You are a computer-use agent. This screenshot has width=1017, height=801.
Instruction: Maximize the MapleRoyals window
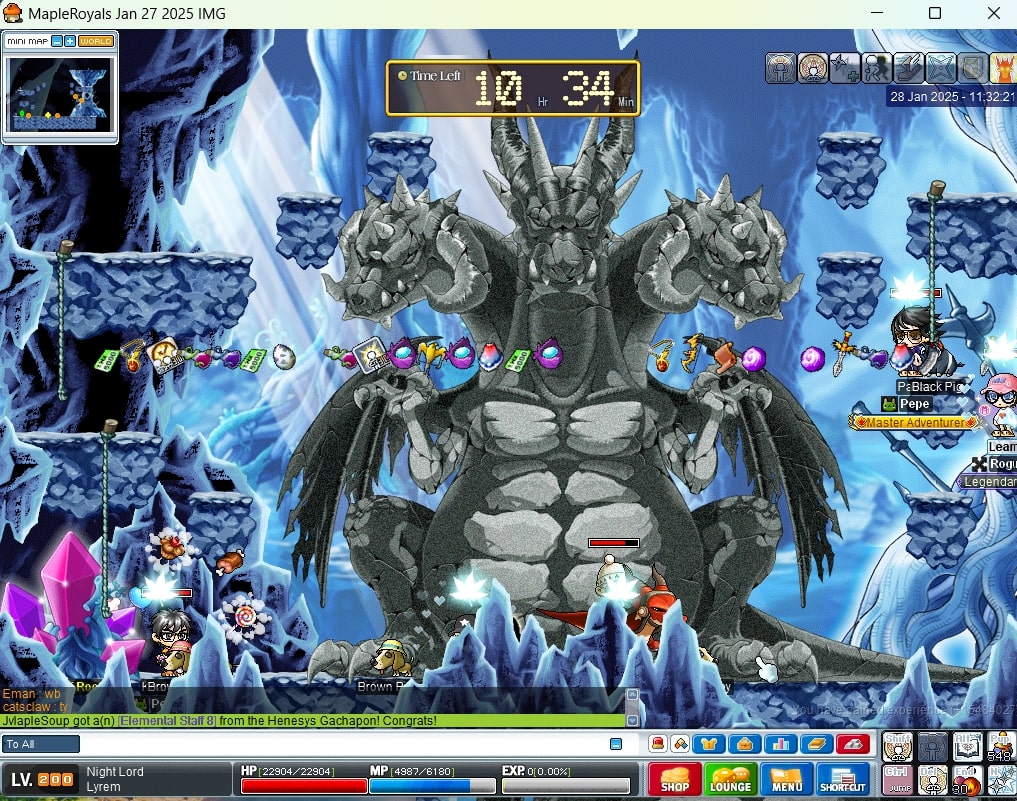tap(935, 14)
